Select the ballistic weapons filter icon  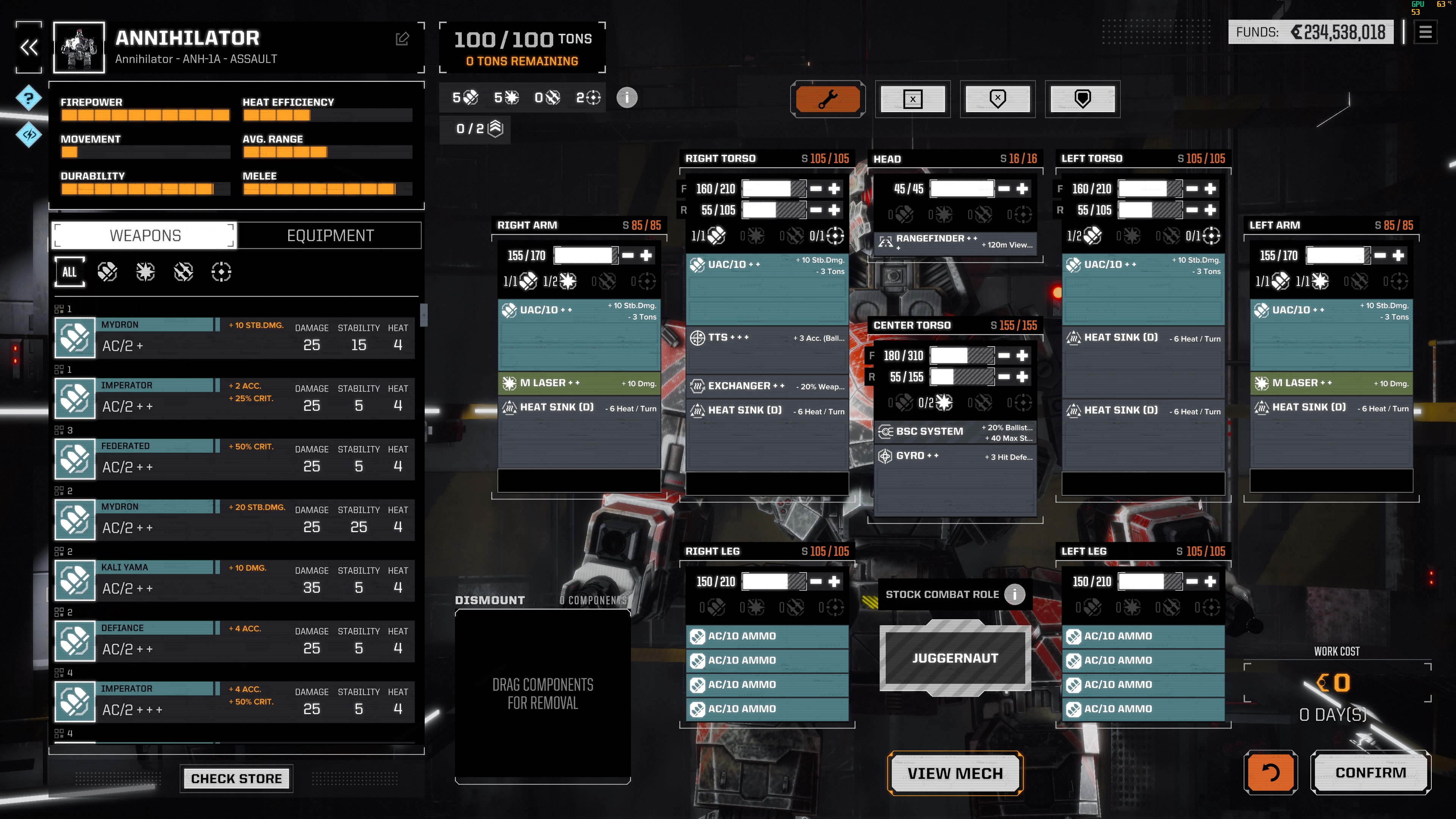tap(107, 272)
